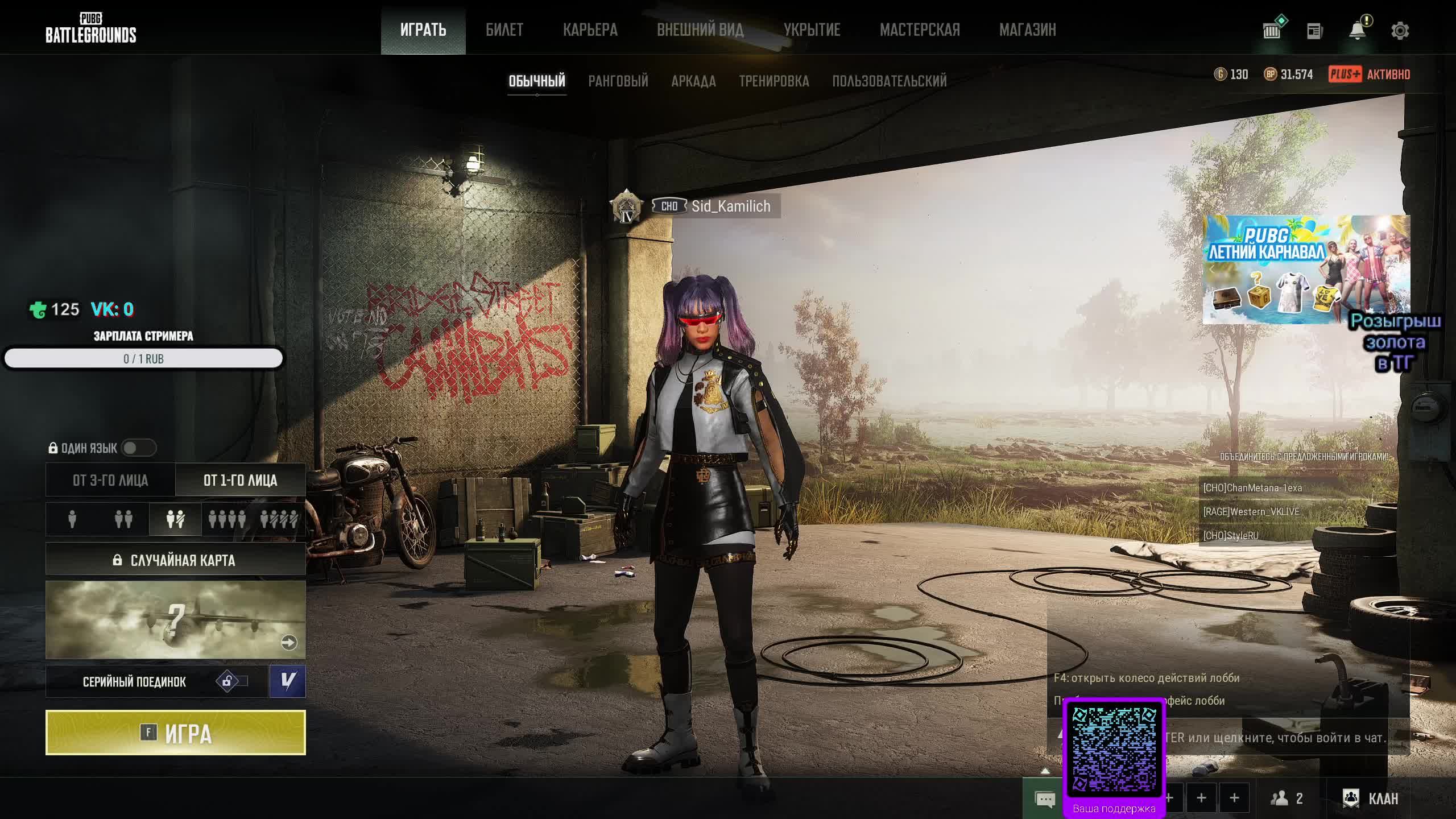Viewport: 1456px width, 819px height.
Task: Open the ЛЕТНИЙ КАРНАВАЛ event banner
Action: coord(1306,269)
